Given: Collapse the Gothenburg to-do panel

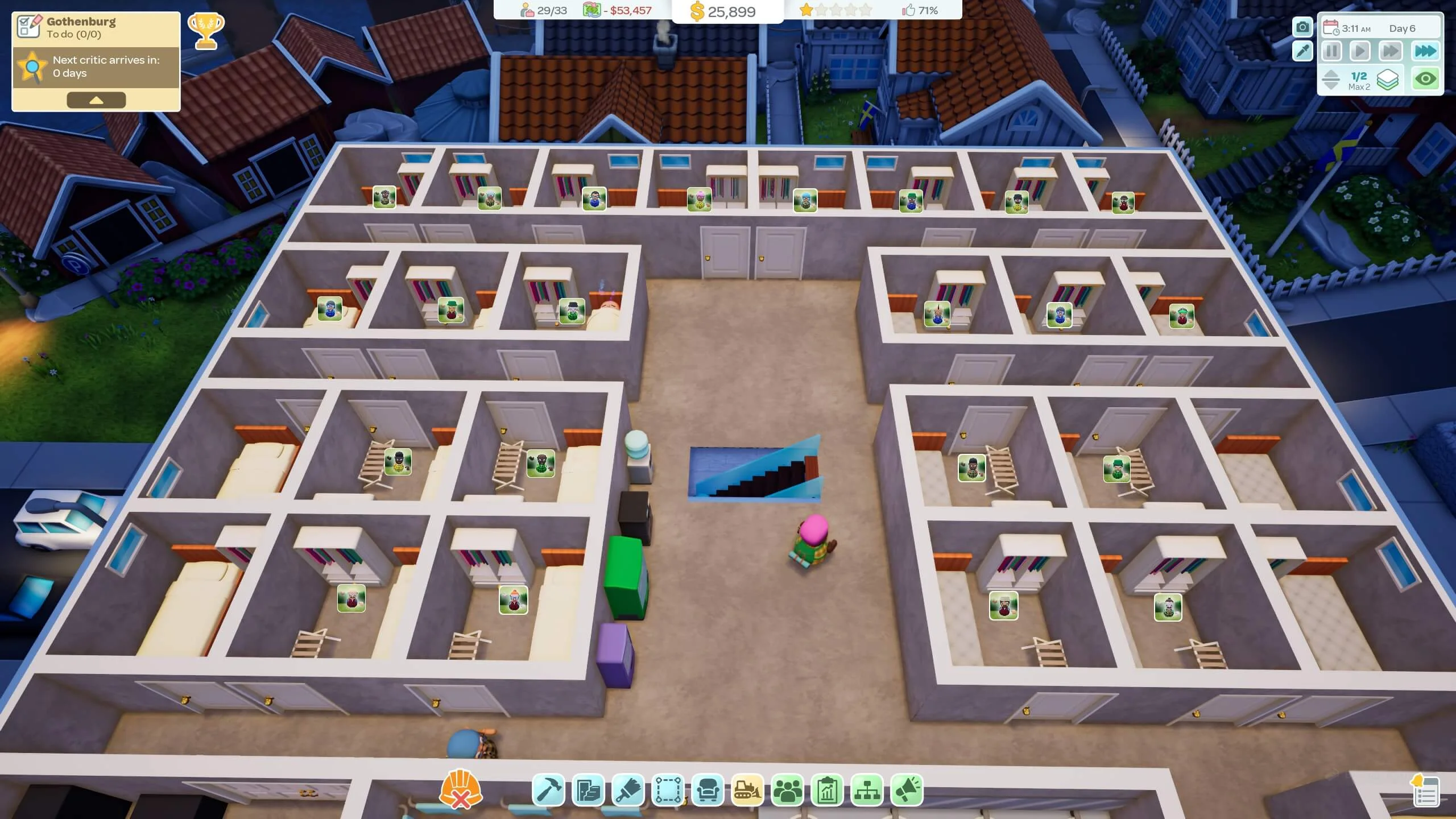Looking at the screenshot, I should pyautogui.click(x=96, y=100).
